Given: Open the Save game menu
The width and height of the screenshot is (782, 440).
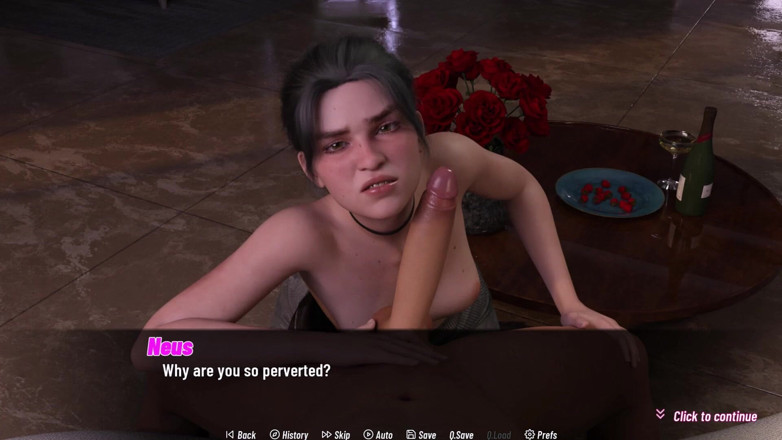Looking at the screenshot, I should coord(421,435).
